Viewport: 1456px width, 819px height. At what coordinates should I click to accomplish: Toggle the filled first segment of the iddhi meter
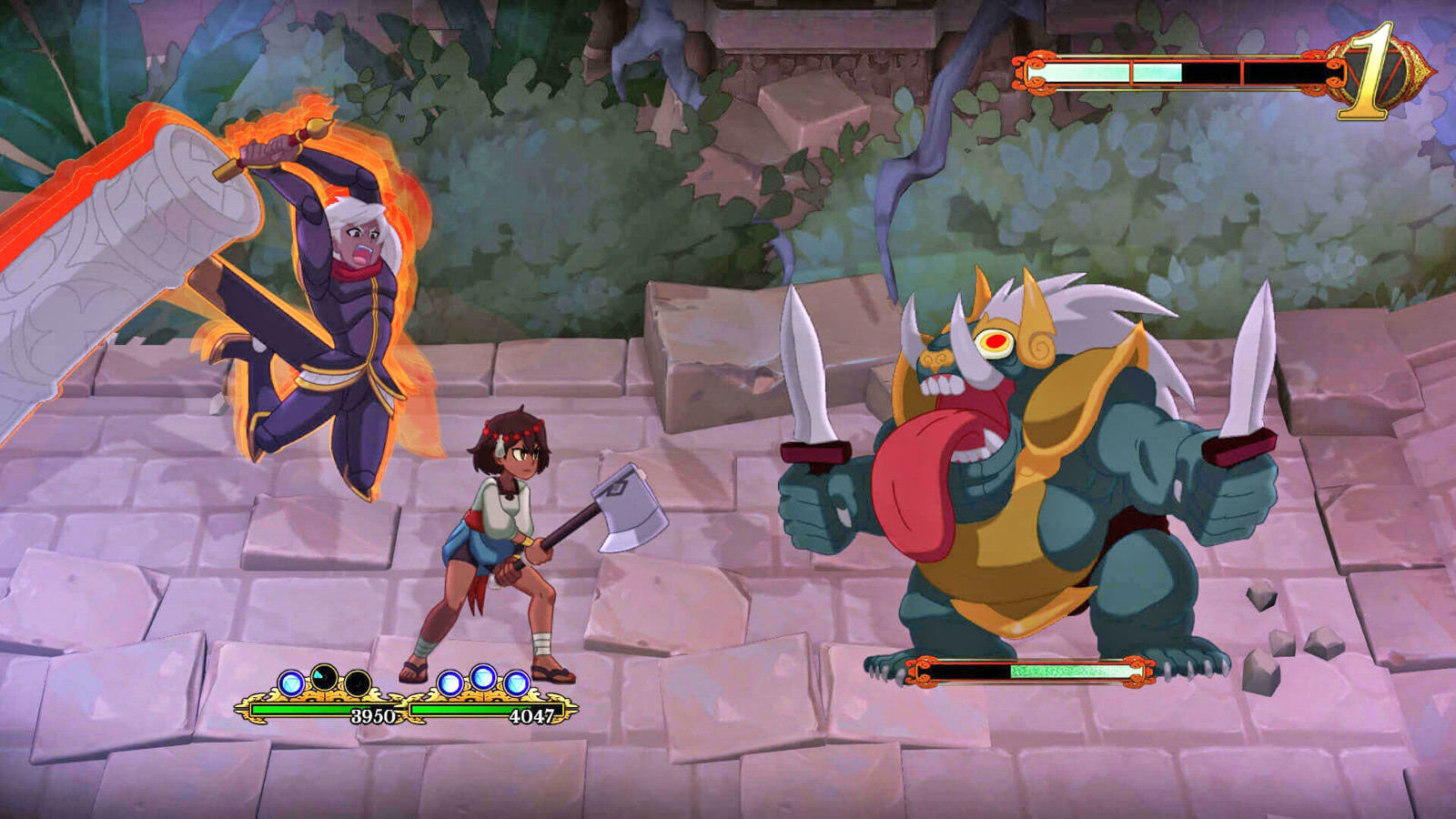tap(1079, 73)
